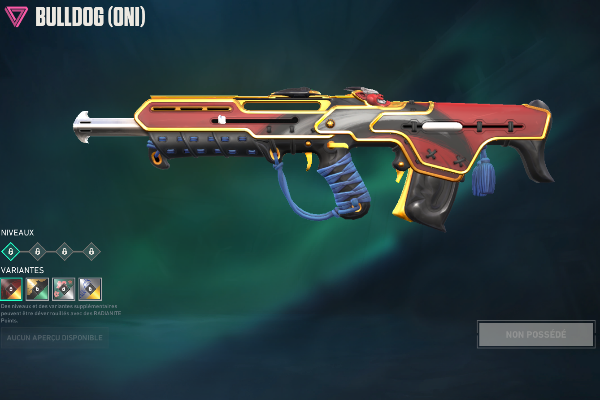Image resolution: width=600 pixels, height=400 pixels.
Task: Select the white and gold variant swatch
Action: click(90, 289)
